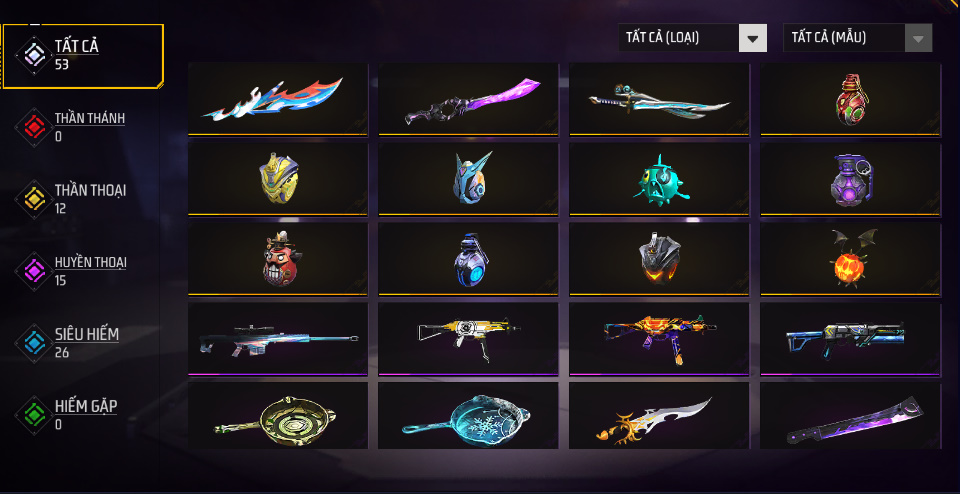Pick the red angry-face grenade skin
The width and height of the screenshot is (960, 494).
272,258
